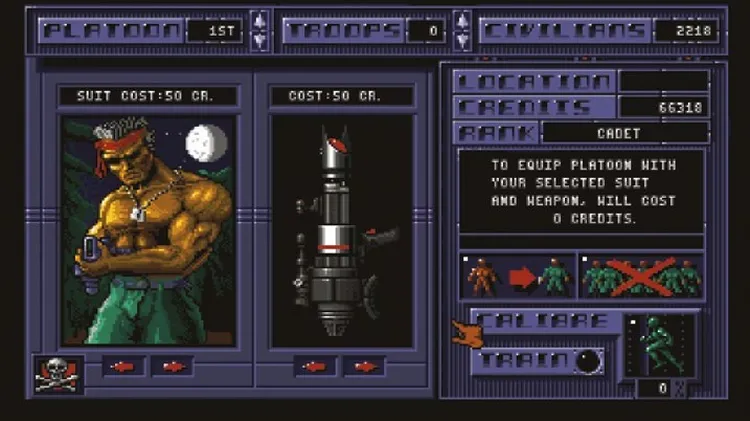The height and width of the screenshot is (421, 750).
Task: Lower the troops count with the down arrow
Action: coord(461,41)
